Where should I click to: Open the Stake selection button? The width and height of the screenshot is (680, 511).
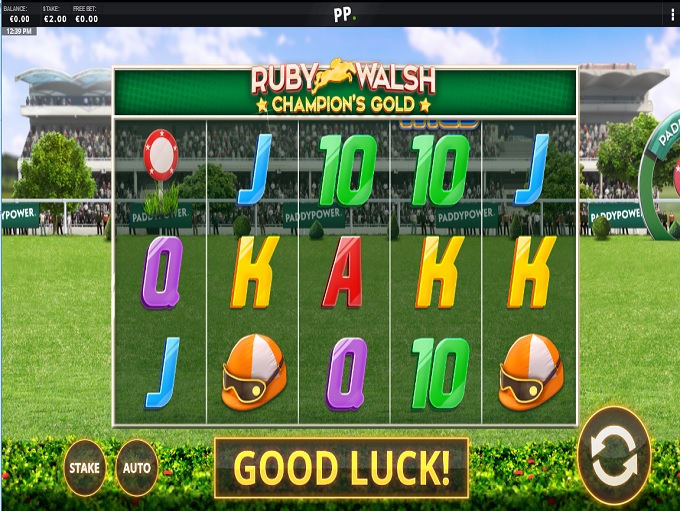point(84,466)
